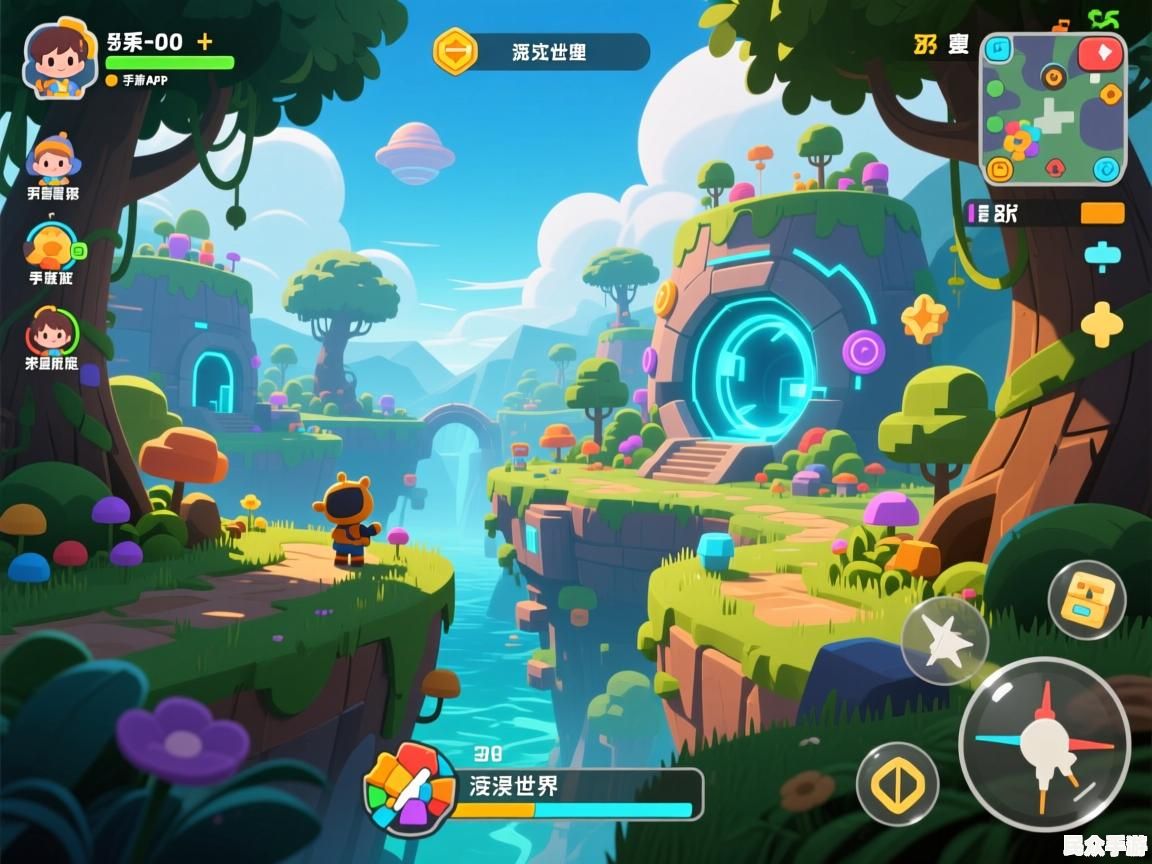Select the brown-haired companion with ring gauge
The image size is (1152, 864).
click(x=50, y=333)
